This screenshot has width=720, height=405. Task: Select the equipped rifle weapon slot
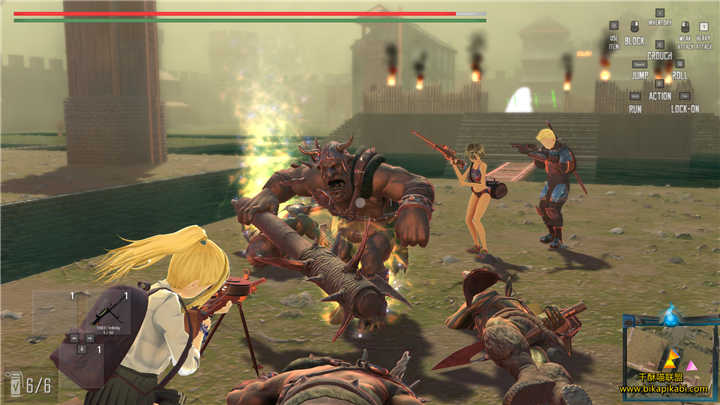coord(106,314)
